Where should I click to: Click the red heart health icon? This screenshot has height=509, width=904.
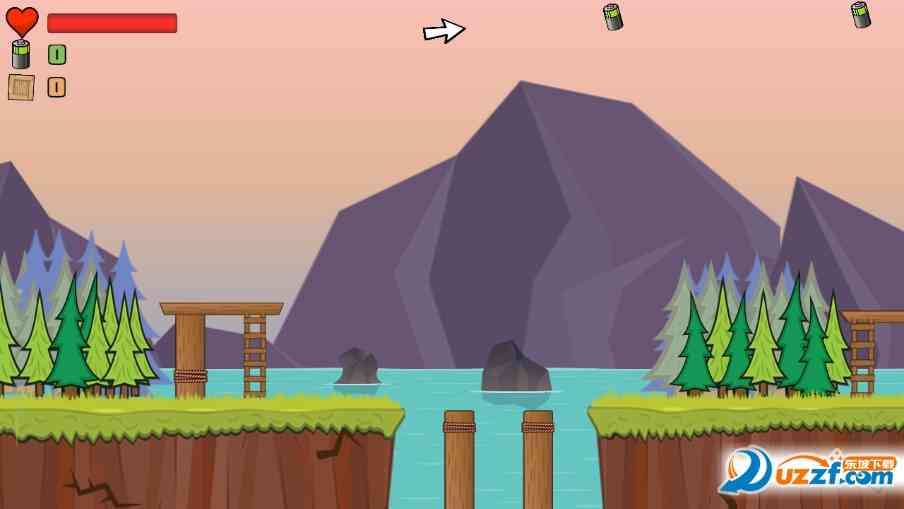coord(22,22)
